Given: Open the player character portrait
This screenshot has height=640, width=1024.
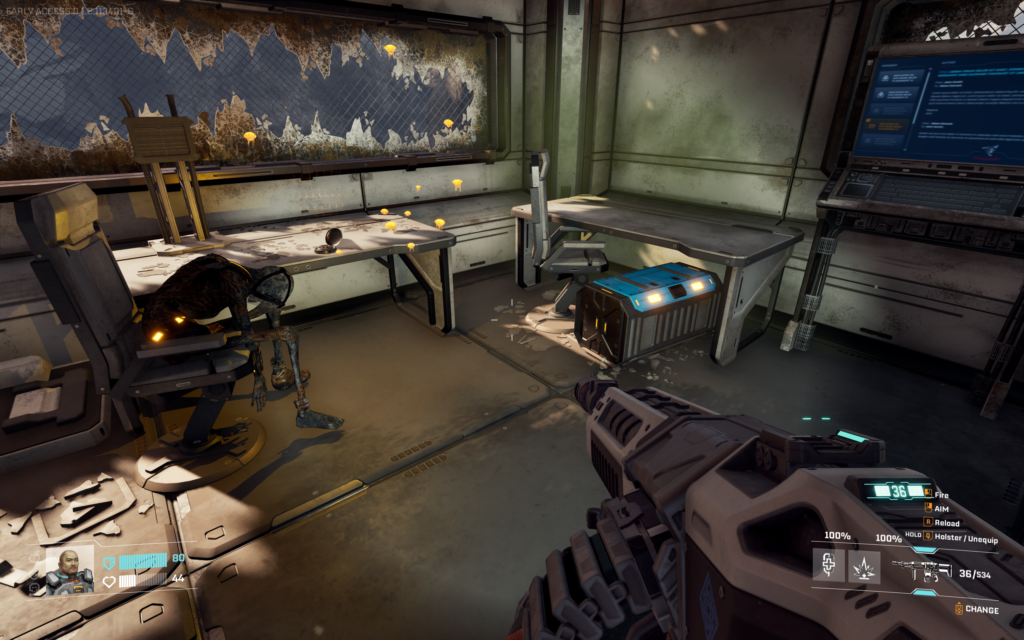Looking at the screenshot, I should tap(70, 569).
